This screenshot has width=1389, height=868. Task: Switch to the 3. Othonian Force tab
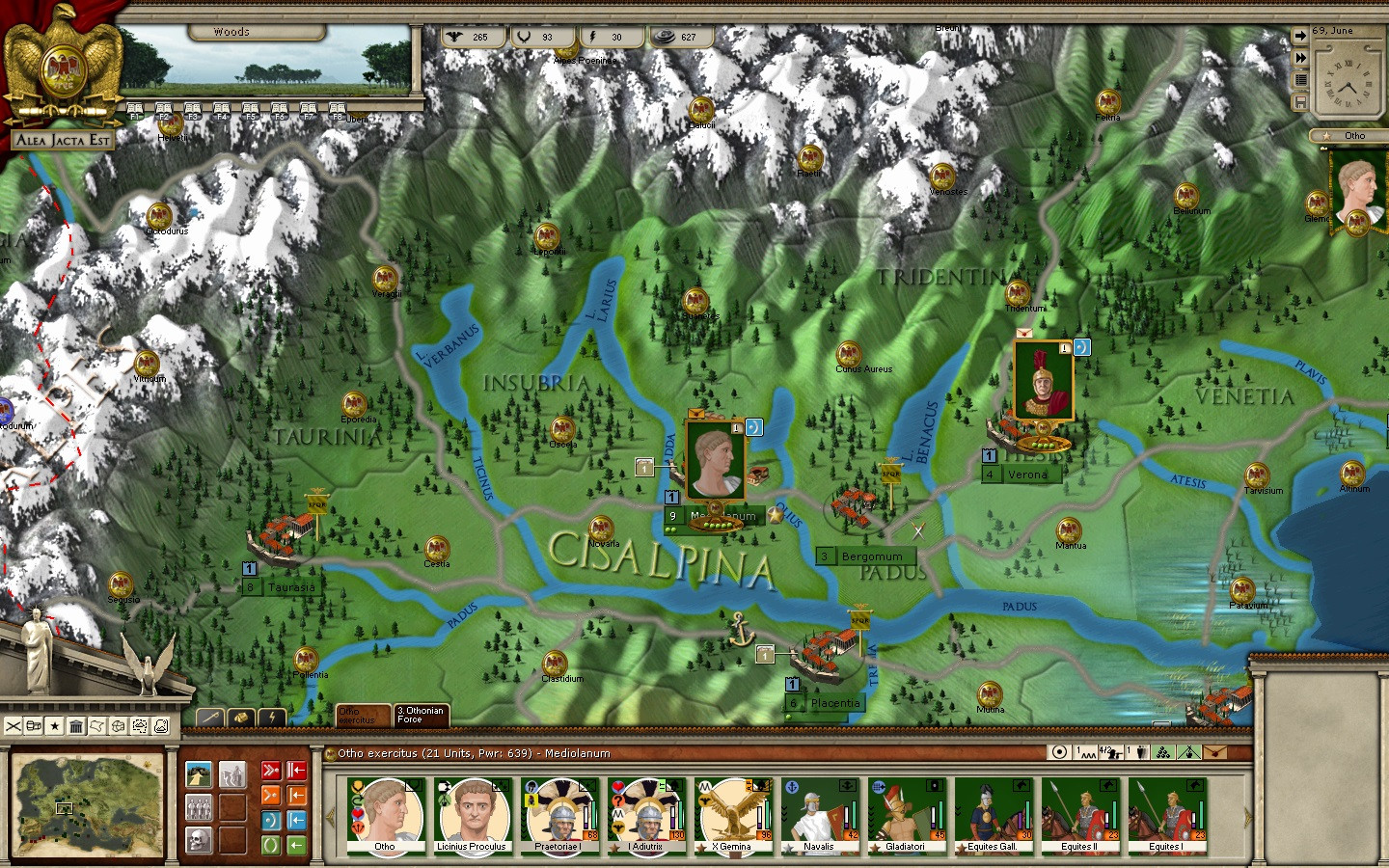point(421,715)
